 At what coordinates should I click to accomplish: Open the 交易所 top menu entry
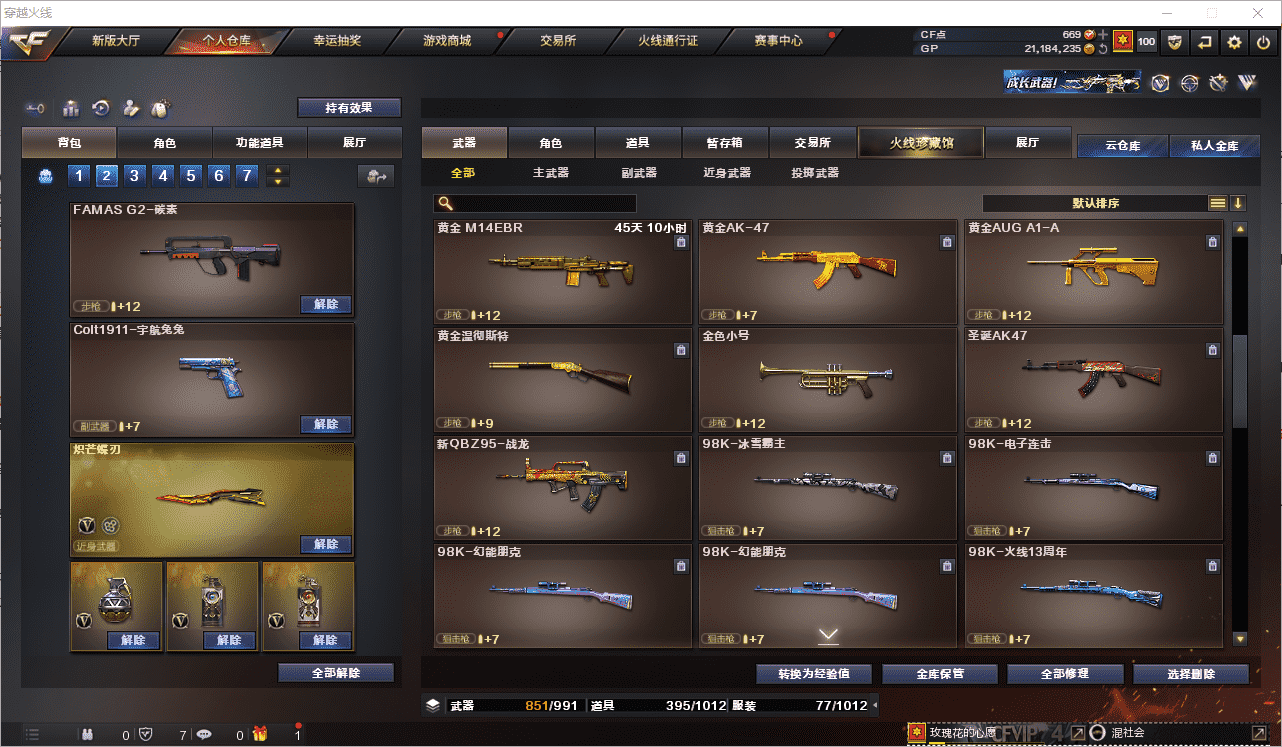(557, 41)
